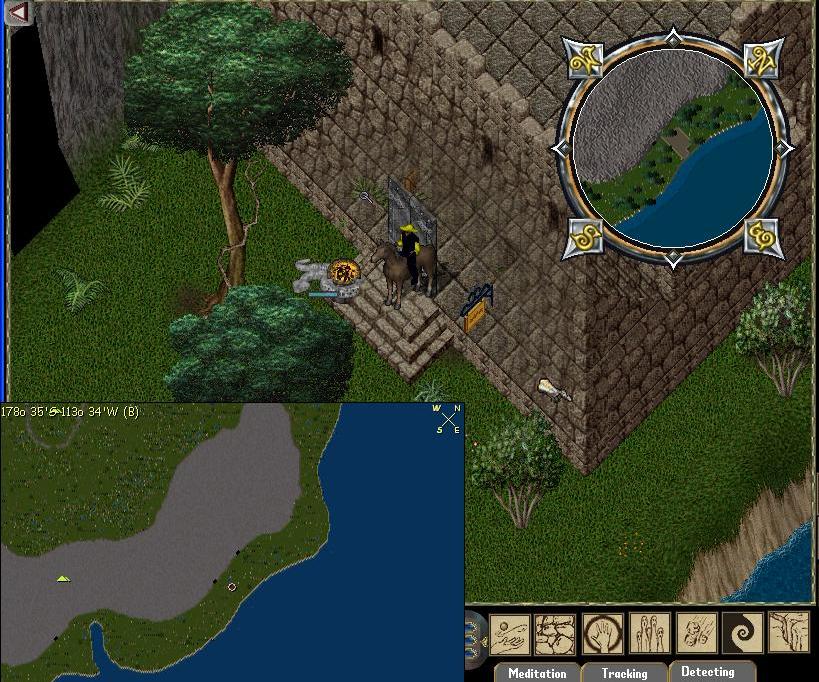
Task: Click the compass rose on the world map
Action: pos(446,419)
